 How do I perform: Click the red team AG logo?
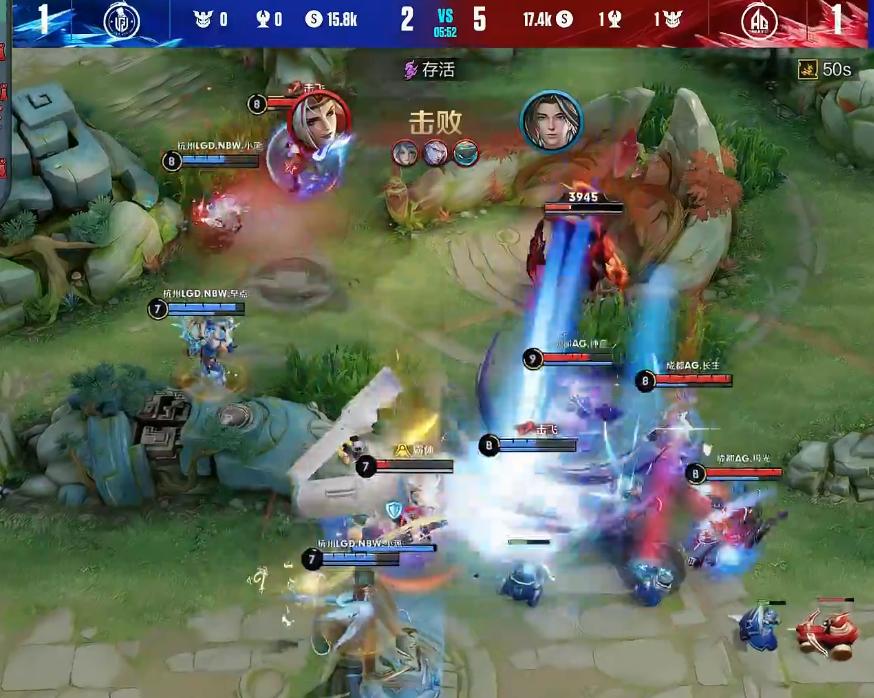(760, 21)
